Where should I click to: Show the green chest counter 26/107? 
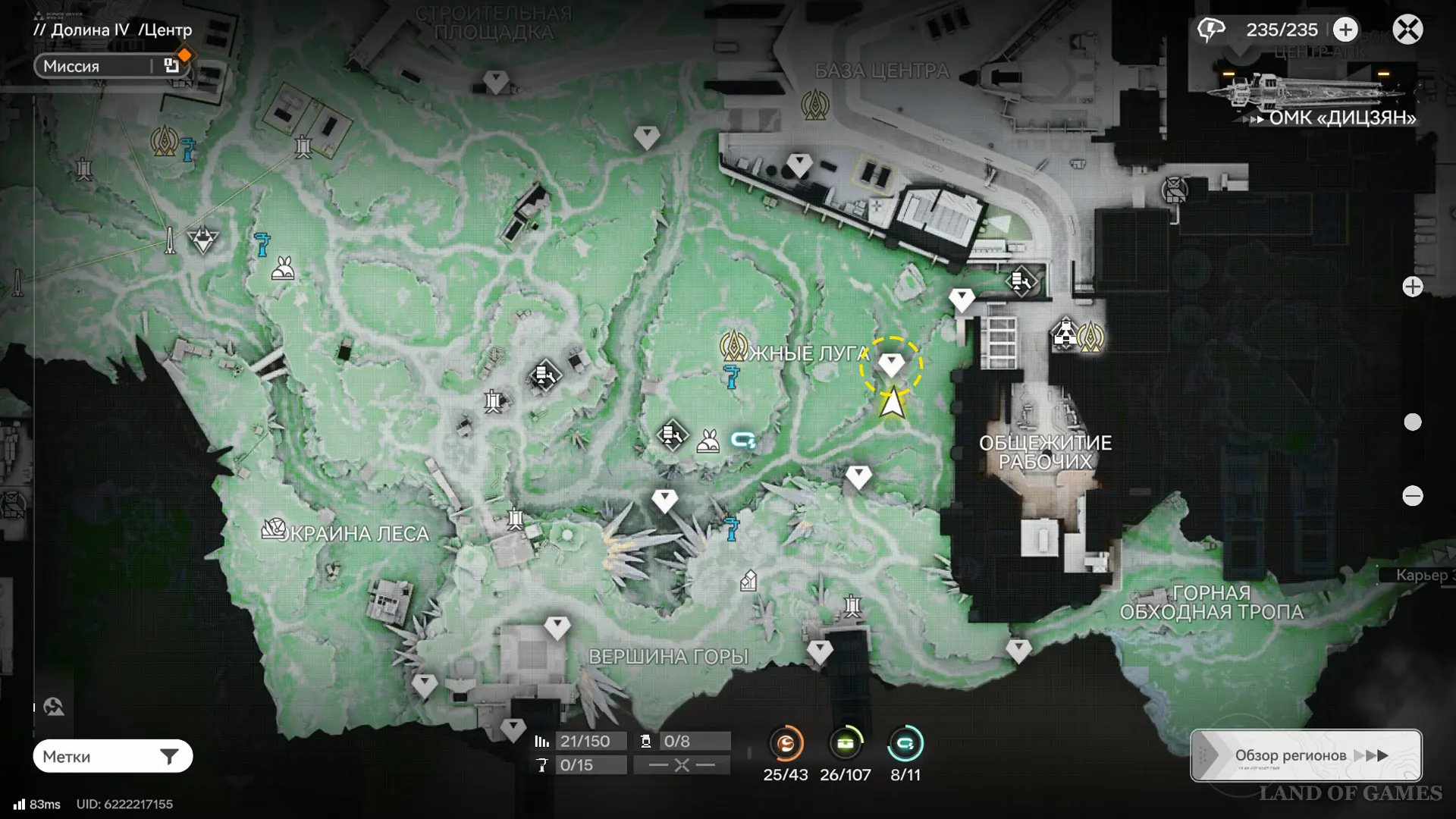pos(845,744)
